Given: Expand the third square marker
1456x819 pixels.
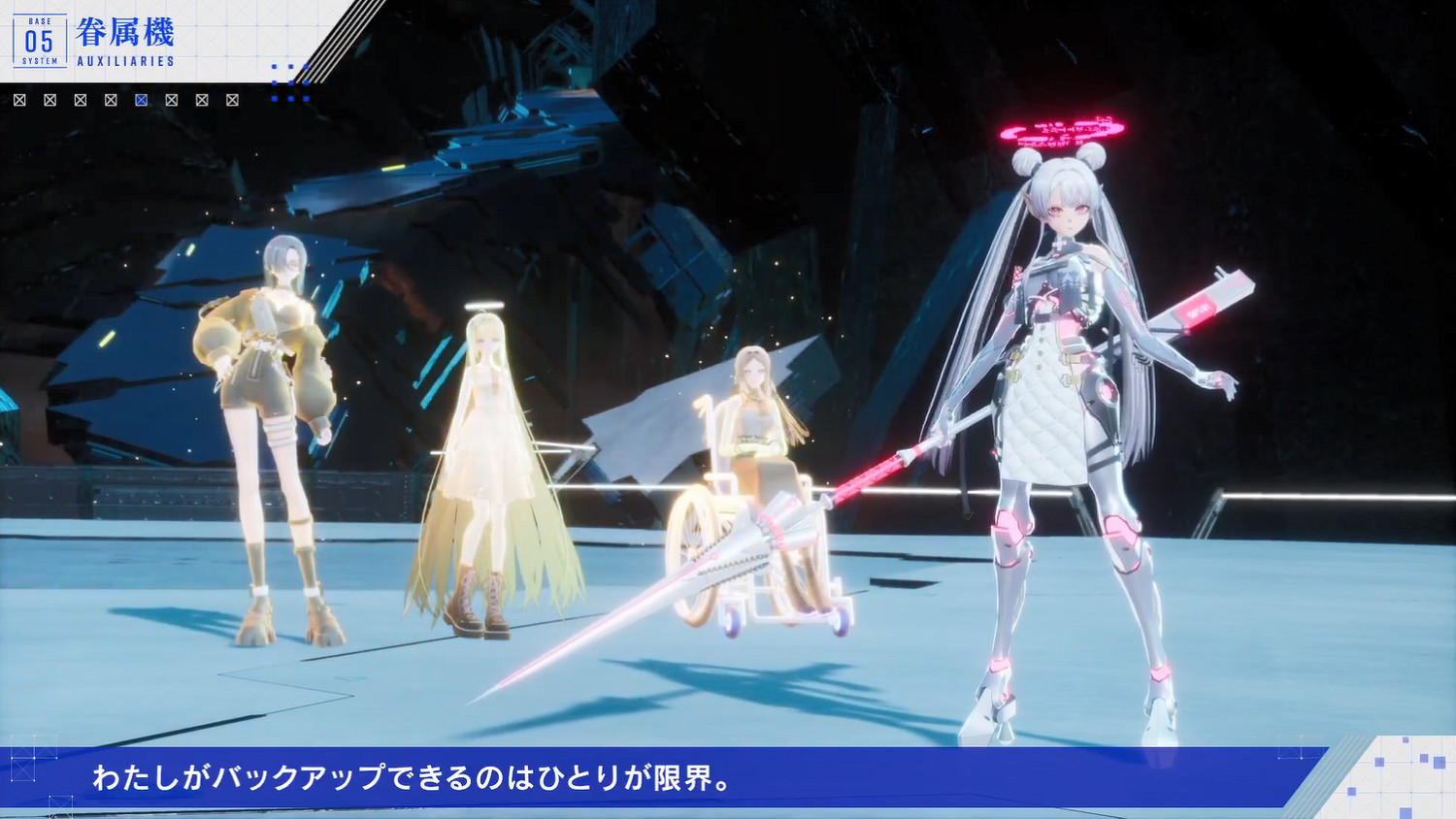Looking at the screenshot, I should (80, 99).
